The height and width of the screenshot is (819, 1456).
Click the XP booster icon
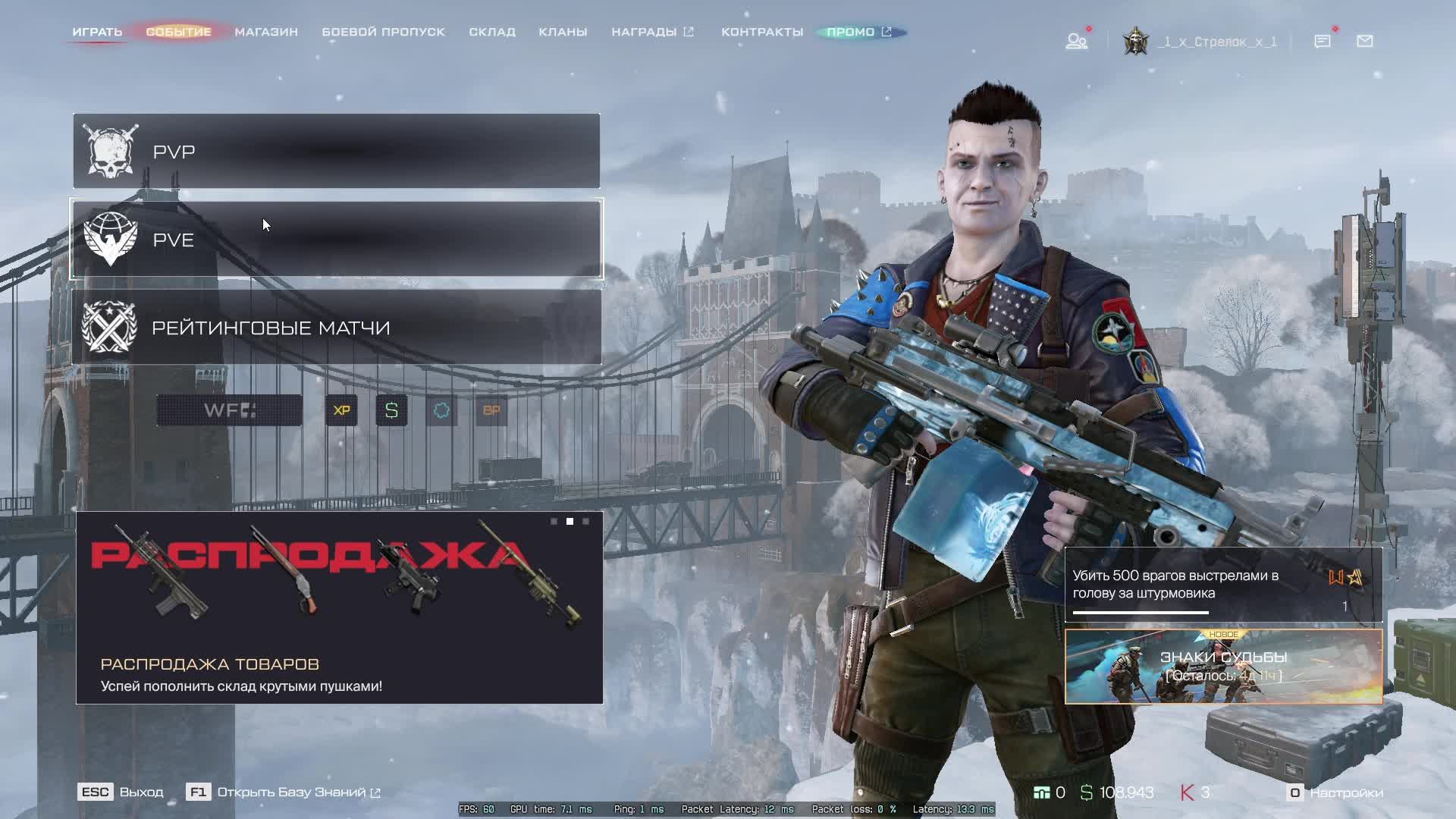(x=341, y=410)
